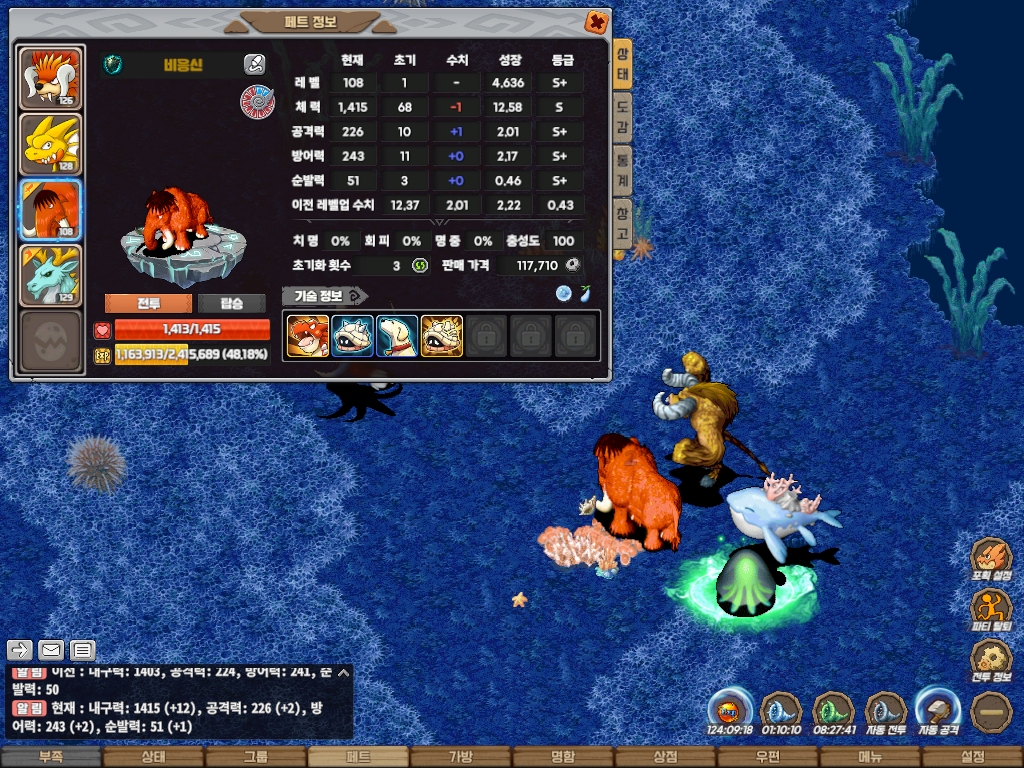Go to the 설정 settings menu
The width and height of the screenshot is (1024, 768).
[972, 757]
